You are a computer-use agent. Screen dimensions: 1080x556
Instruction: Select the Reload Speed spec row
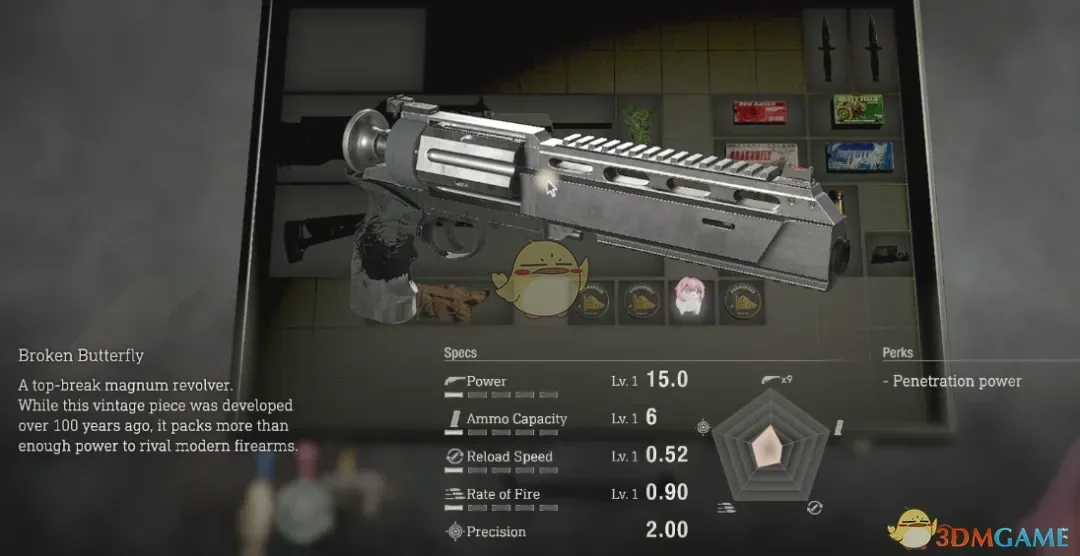565,456
